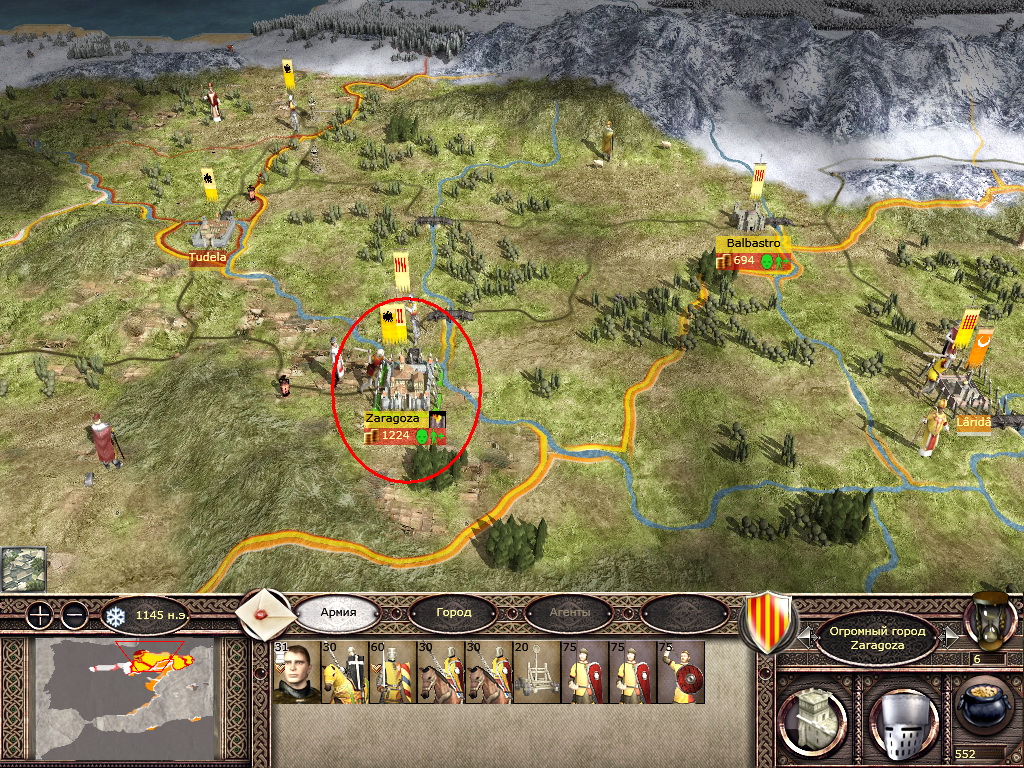Screen dimensions: 1024x768
Task: Zoom out the minimap with the minus button
Action: tap(75, 615)
